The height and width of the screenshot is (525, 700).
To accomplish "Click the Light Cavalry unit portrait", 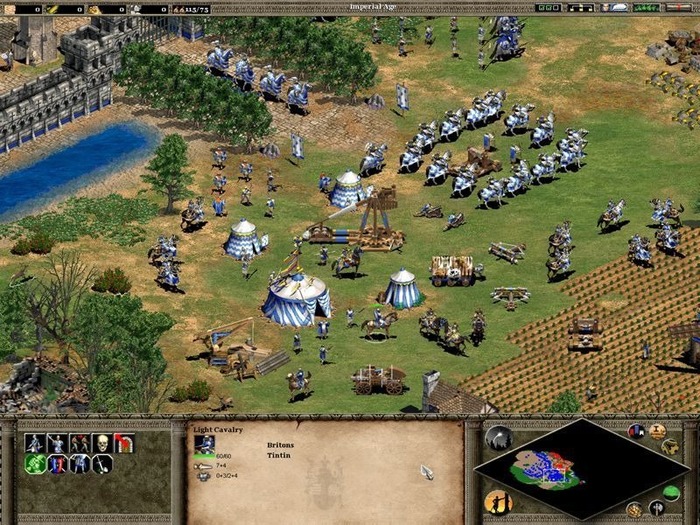I will (204, 444).
